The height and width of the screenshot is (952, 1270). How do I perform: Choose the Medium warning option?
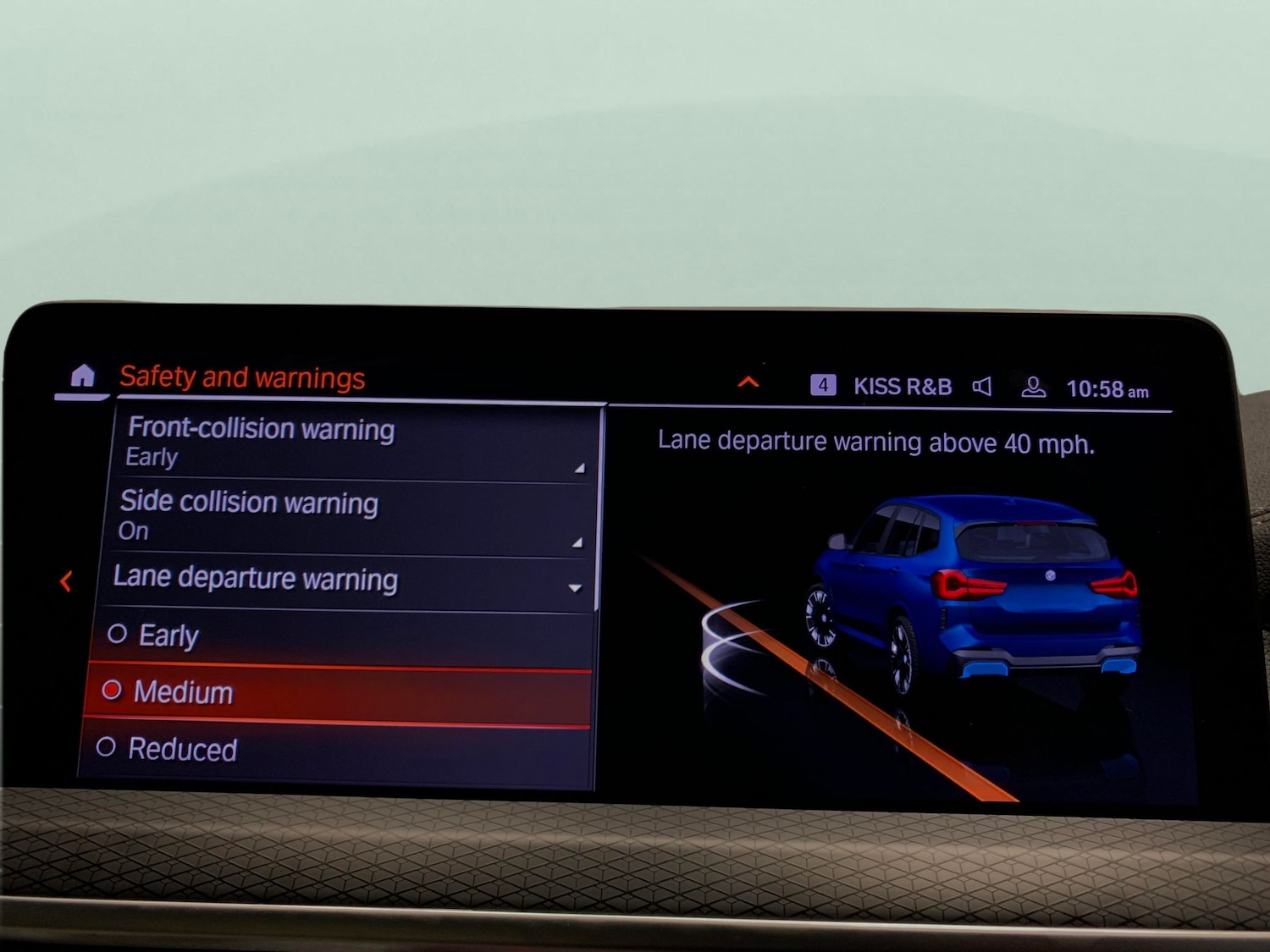pos(339,693)
